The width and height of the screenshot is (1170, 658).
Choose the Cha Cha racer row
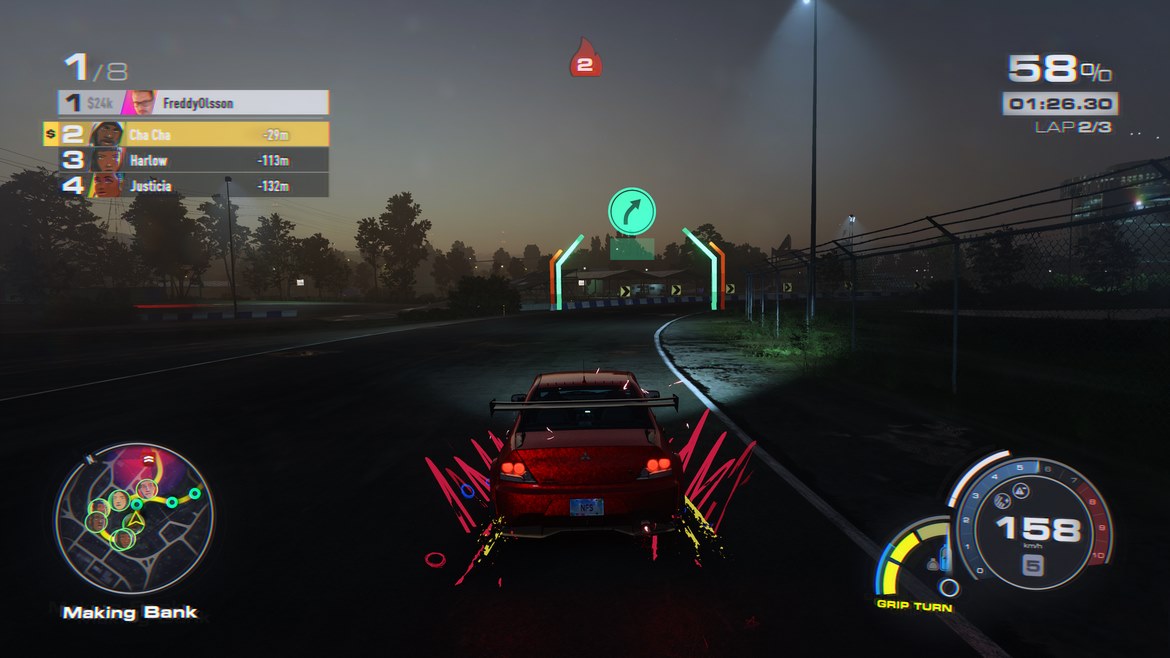[x=194, y=134]
